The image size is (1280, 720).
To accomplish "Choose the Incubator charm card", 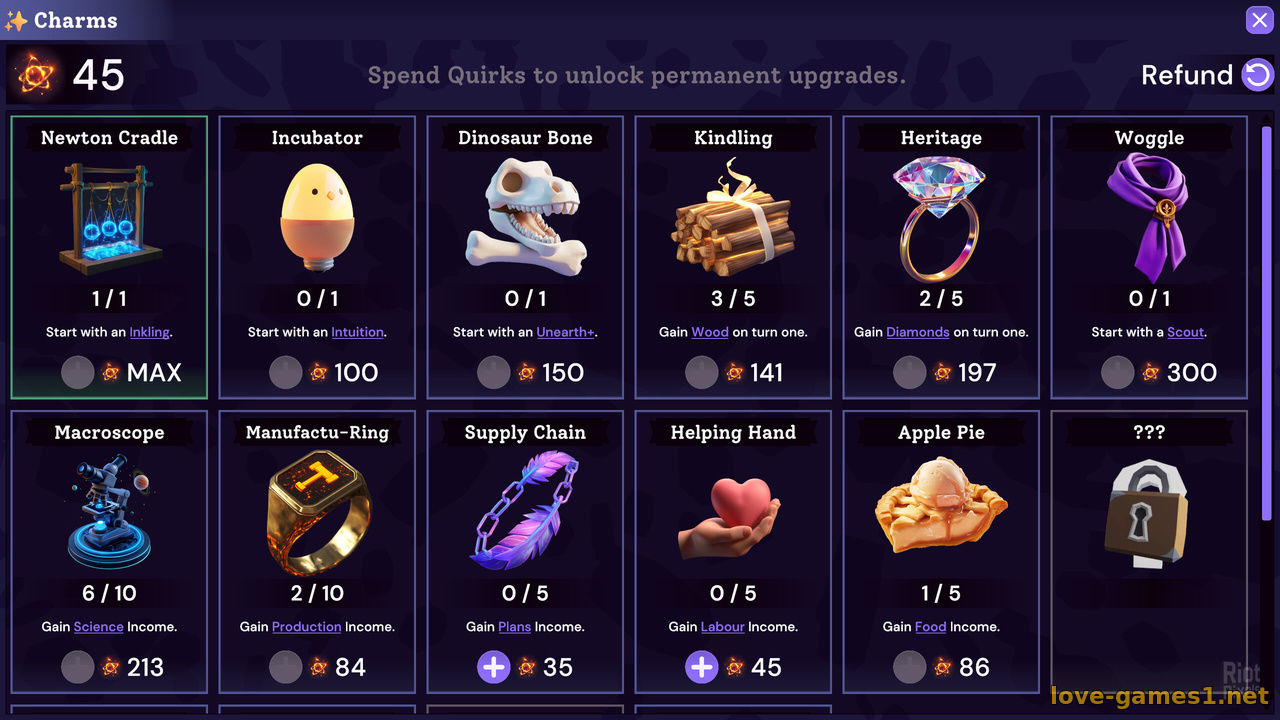I will click(317, 230).
